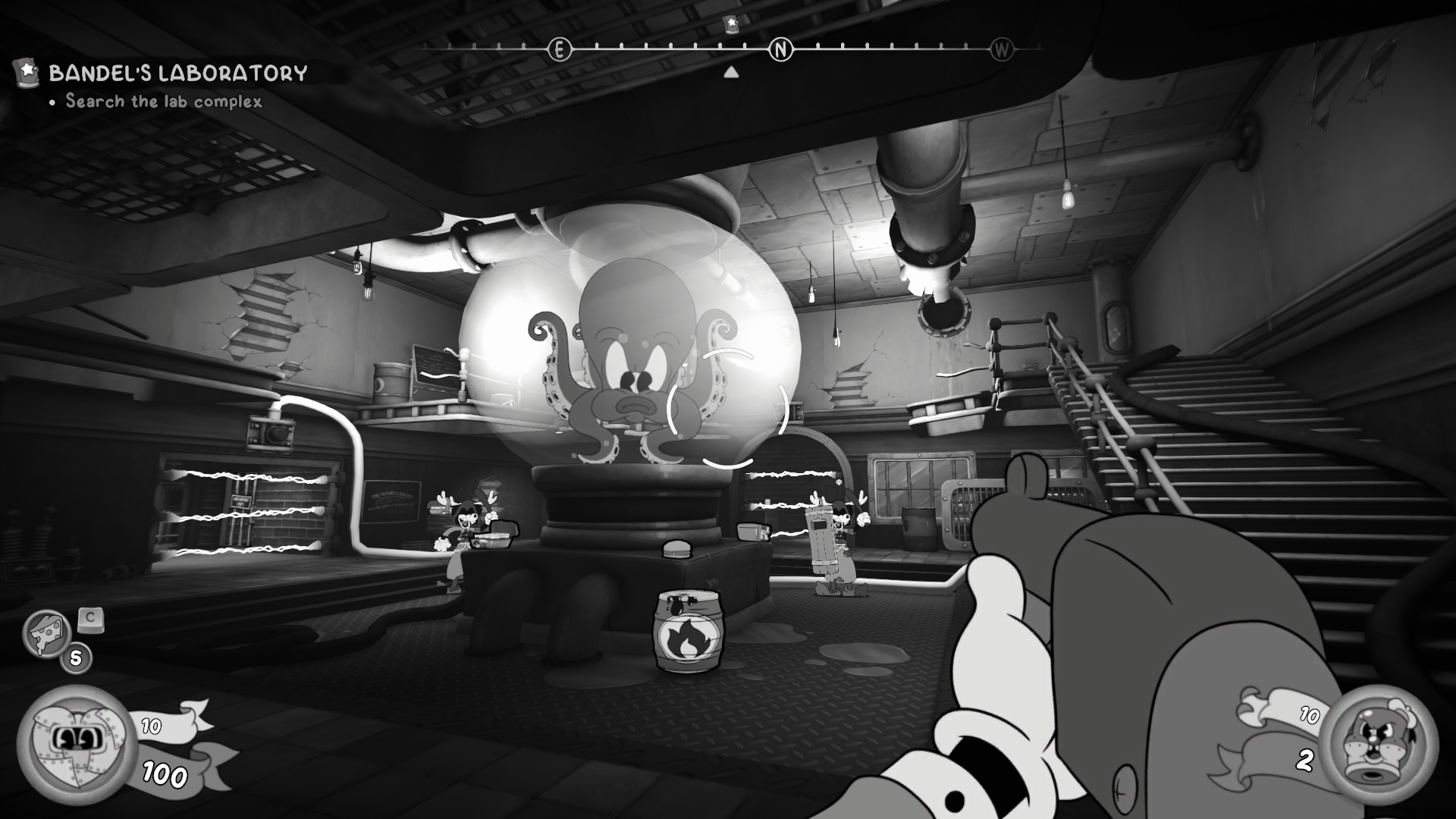Image resolution: width=1456 pixels, height=819 pixels.
Task: Click the compass heading arrow below the bar
Action: 730,71
